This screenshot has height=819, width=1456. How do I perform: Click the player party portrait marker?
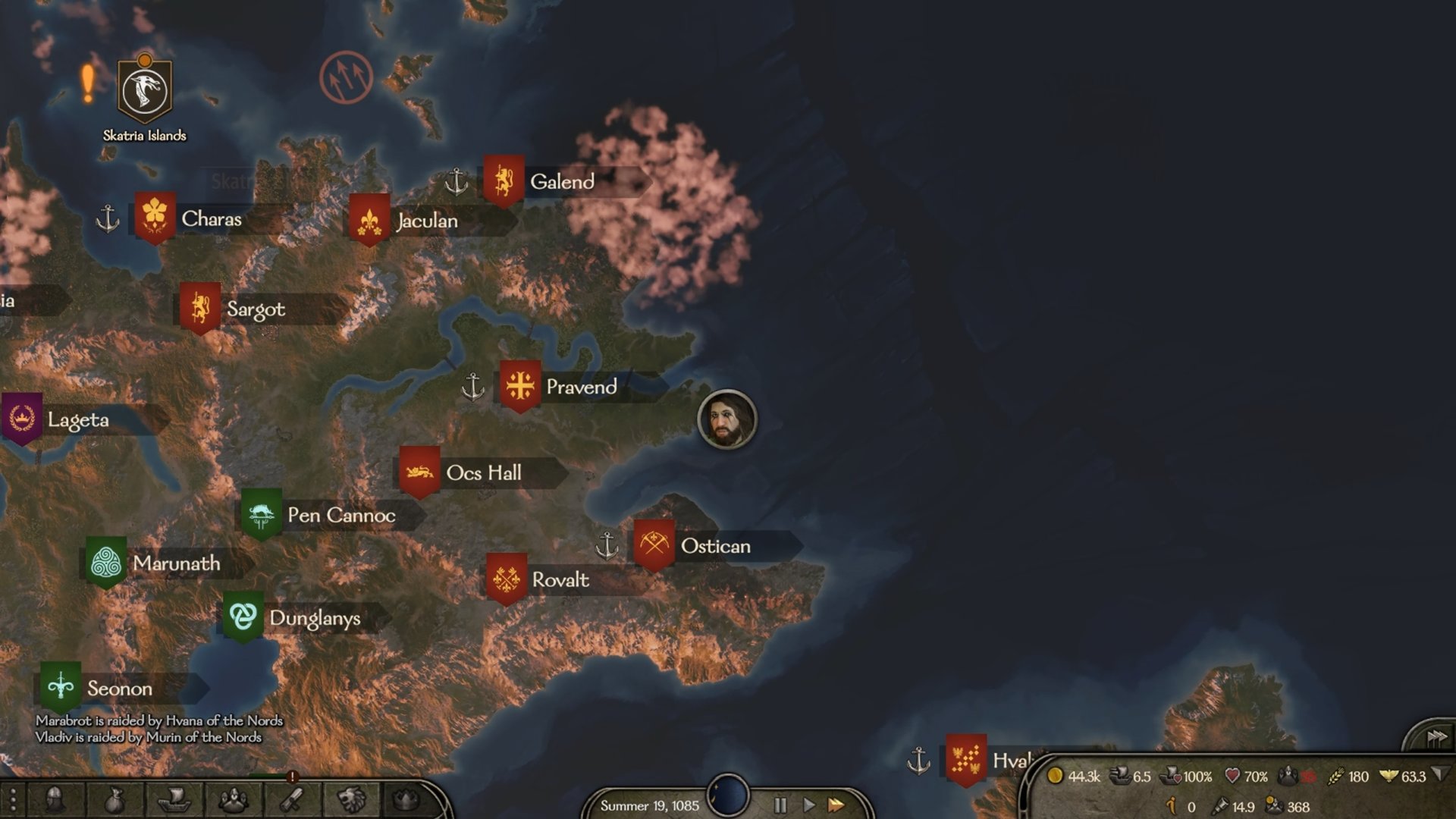coord(726,419)
